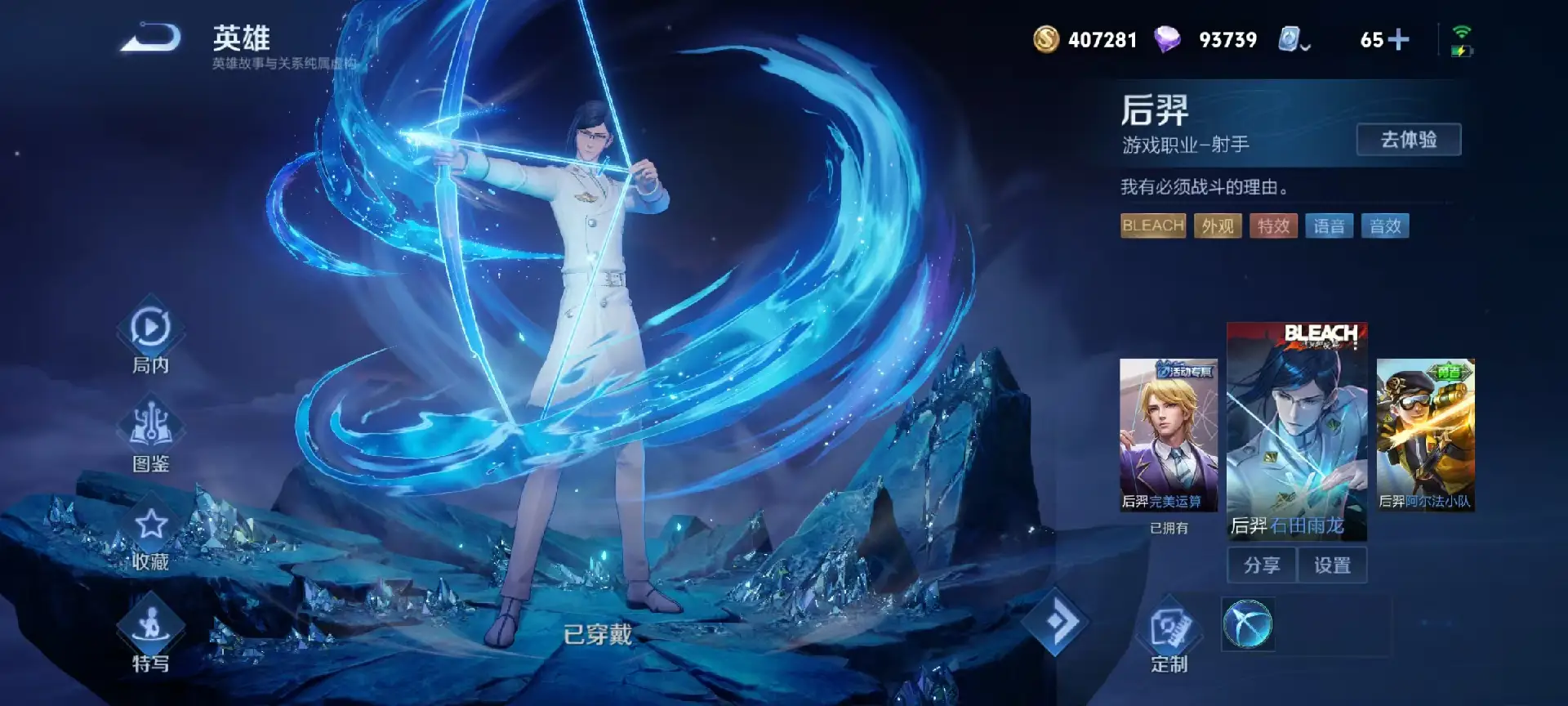Screen dimensions: 1568x706
Task: Tap the 音效 sound effects tag
Action: 1385,226
